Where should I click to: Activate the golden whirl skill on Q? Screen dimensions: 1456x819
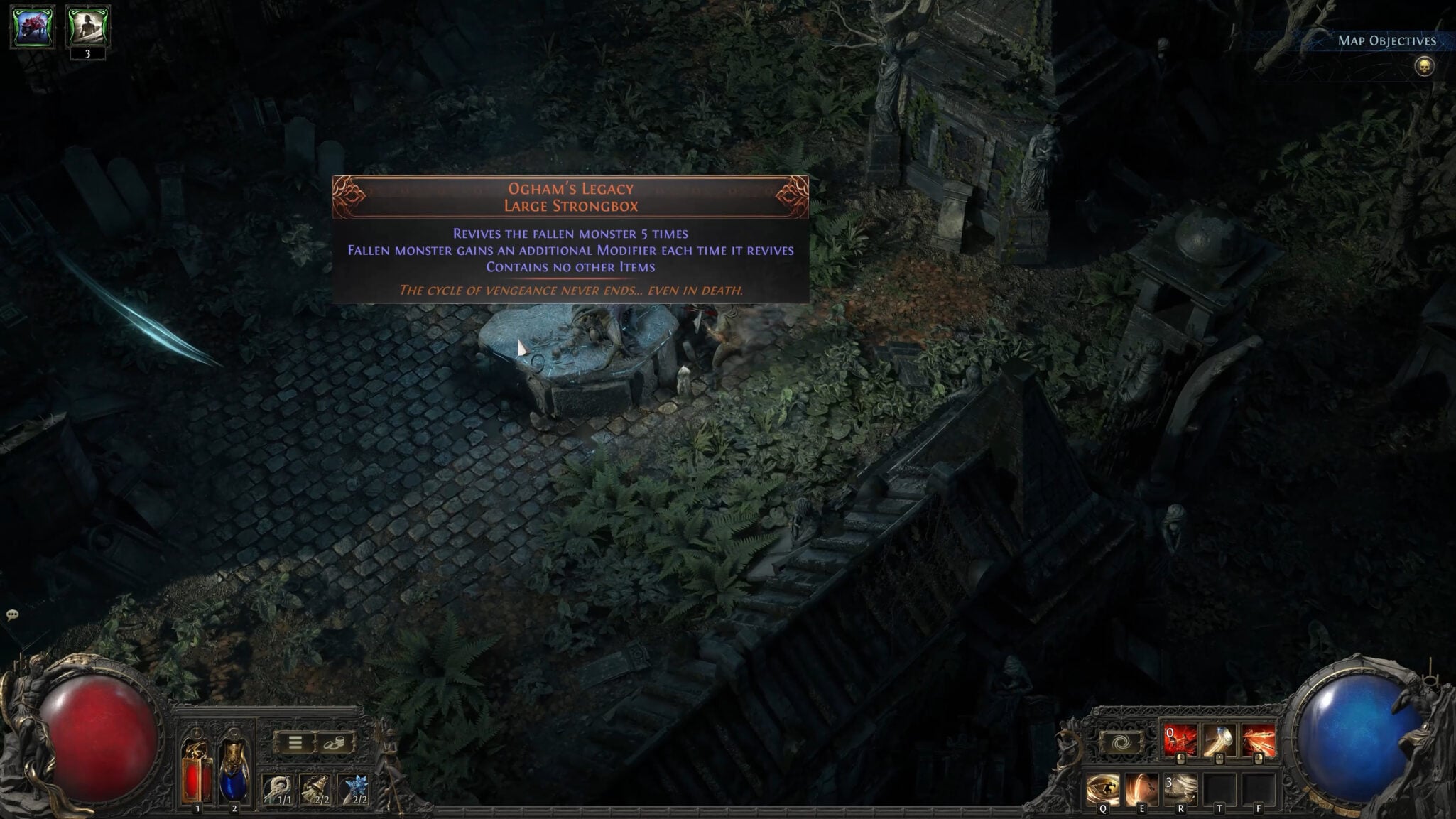[1102, 790]
